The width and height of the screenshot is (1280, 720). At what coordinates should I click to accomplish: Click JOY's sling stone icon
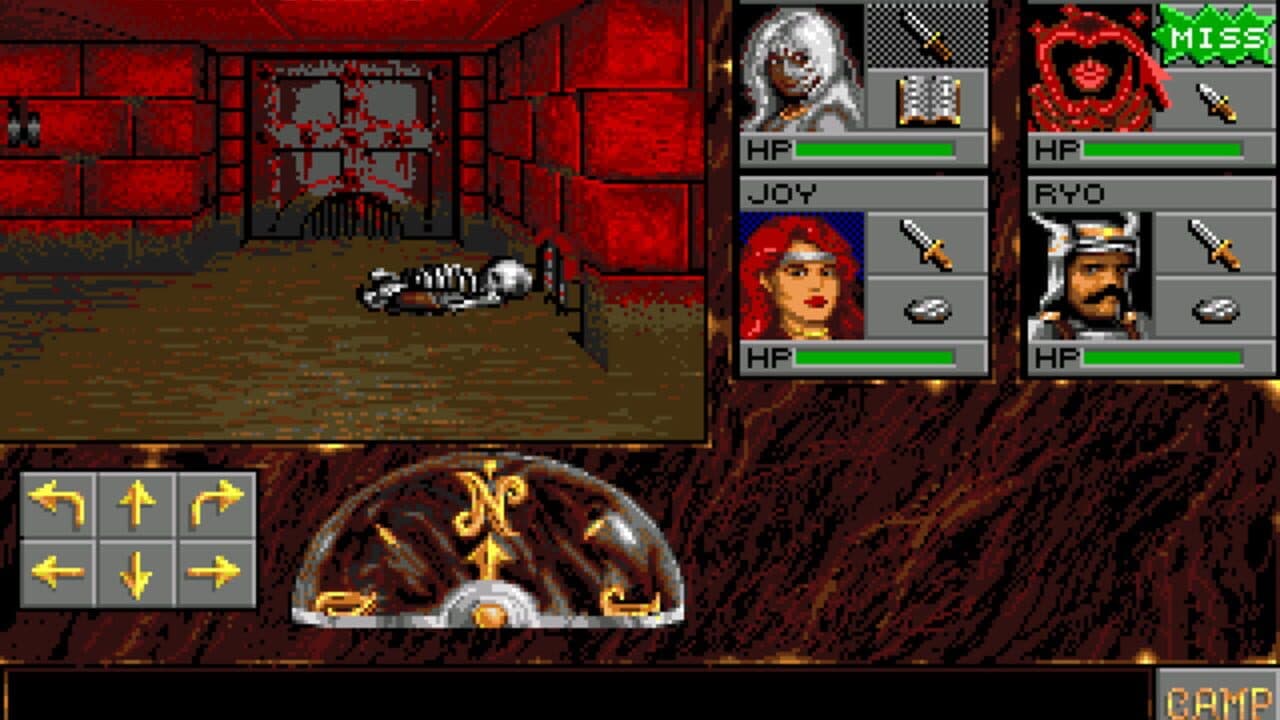pyautogui.click(x=928, y=310)
